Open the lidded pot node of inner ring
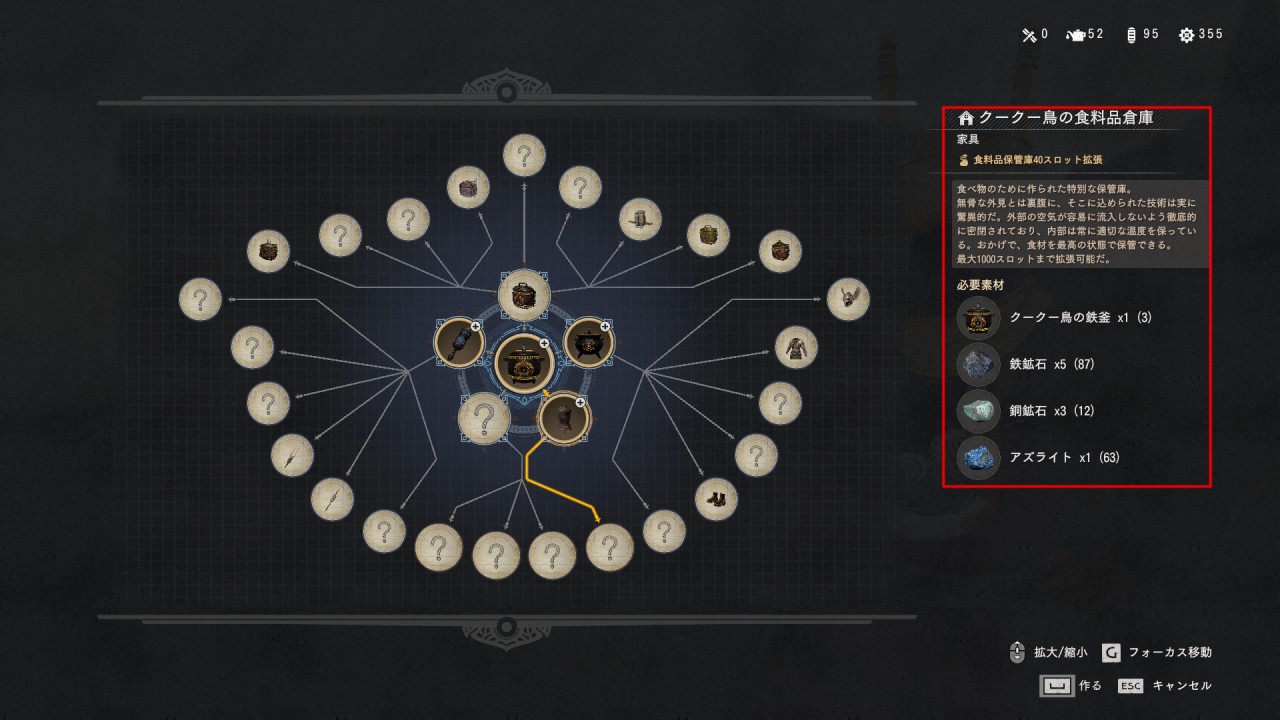1280x720 pixels. pos(524,295)
